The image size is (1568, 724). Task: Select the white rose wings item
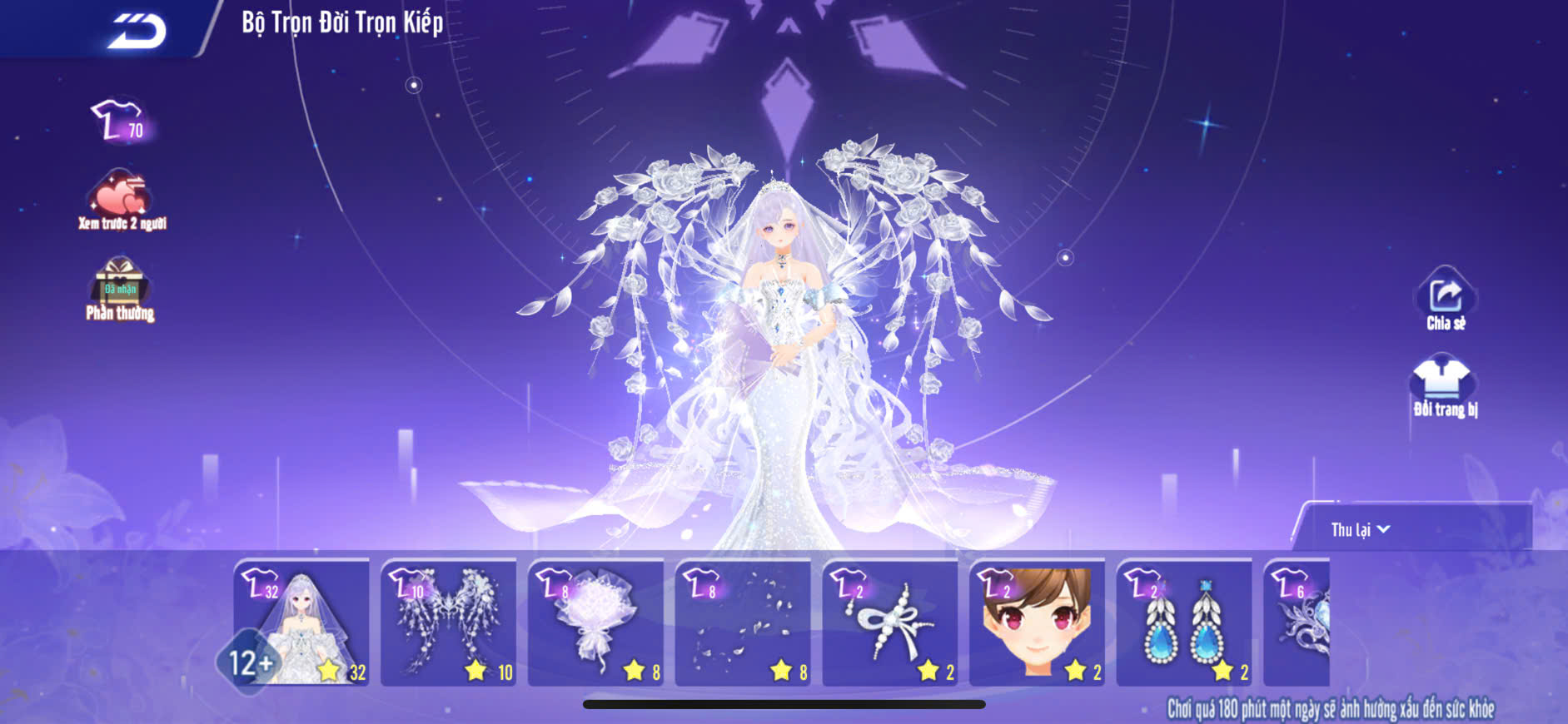coord(448,622)
